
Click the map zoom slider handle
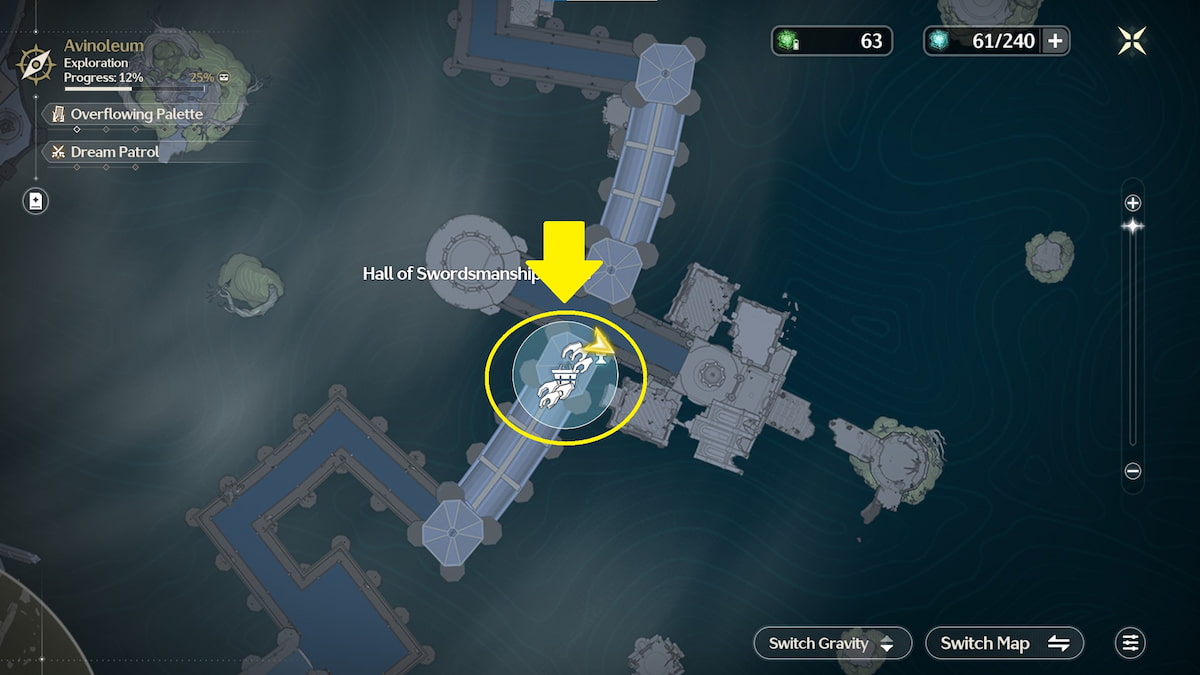click(1133, 227)
